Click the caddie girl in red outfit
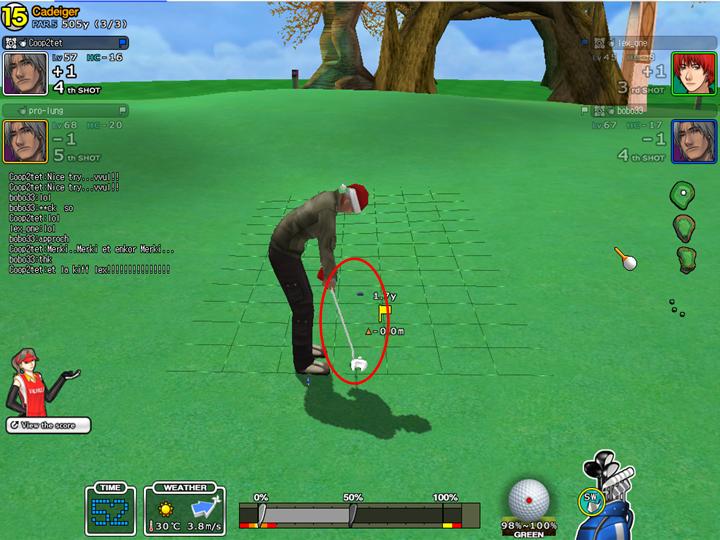The image size is (720, 540). 30,380
